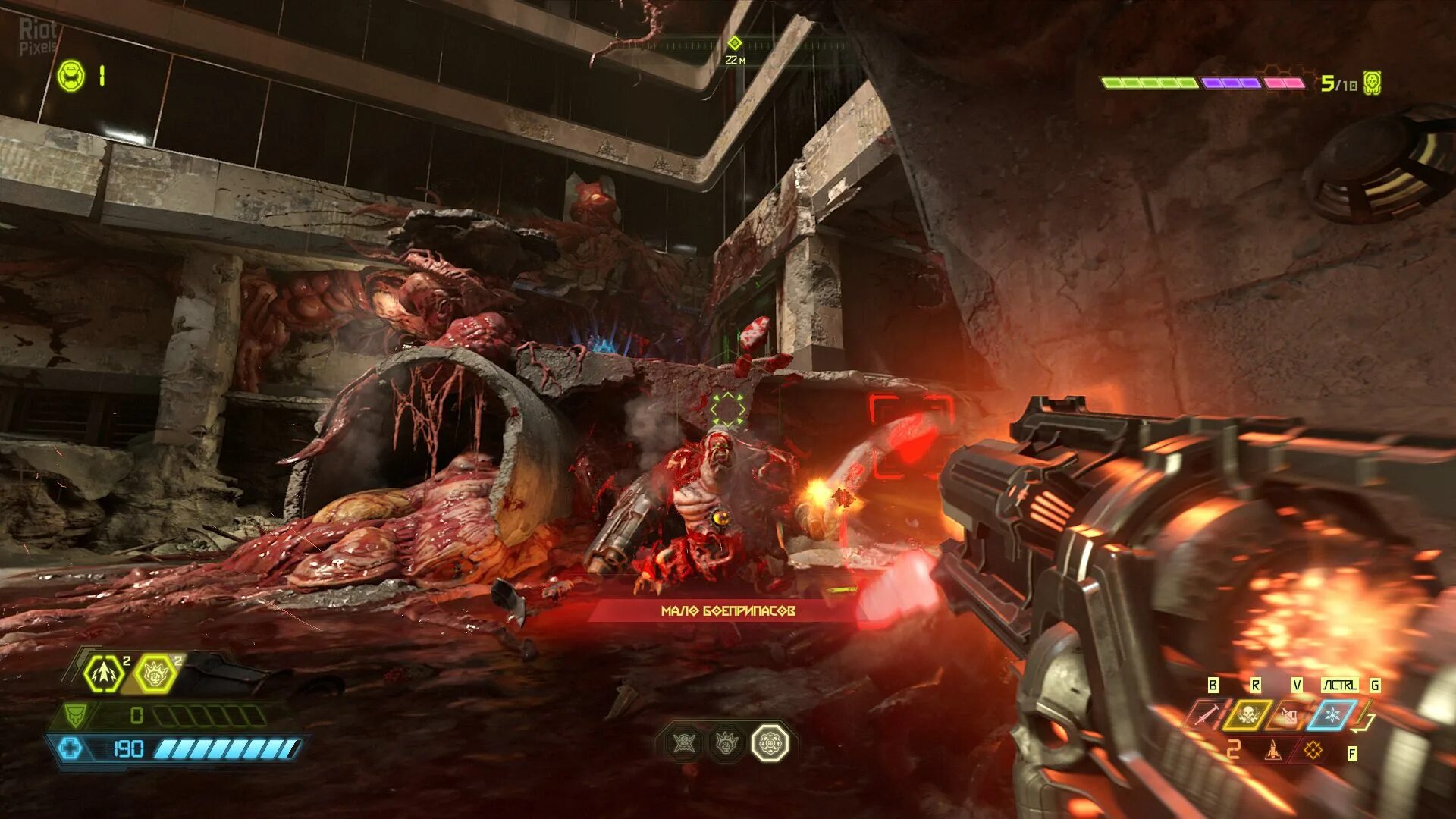1456x819 pixels.
Task: Select the horned skull rune icon
Action: (x=683, y=743)
